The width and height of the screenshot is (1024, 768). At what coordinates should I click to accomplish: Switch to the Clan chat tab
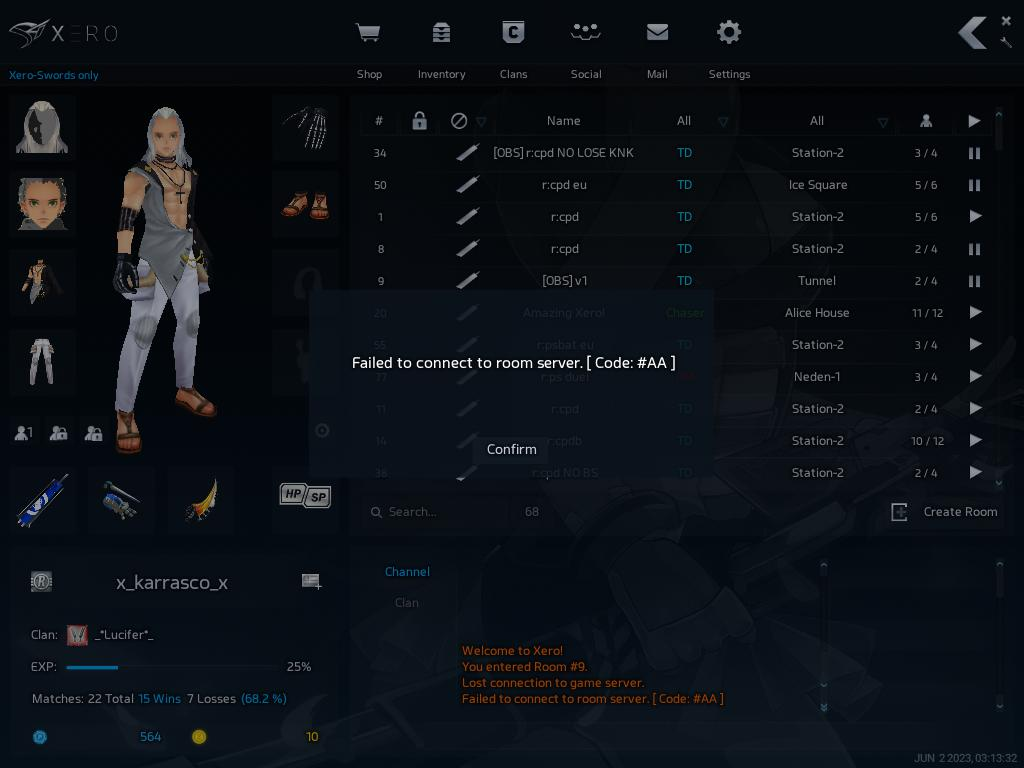tap(407, 603)
